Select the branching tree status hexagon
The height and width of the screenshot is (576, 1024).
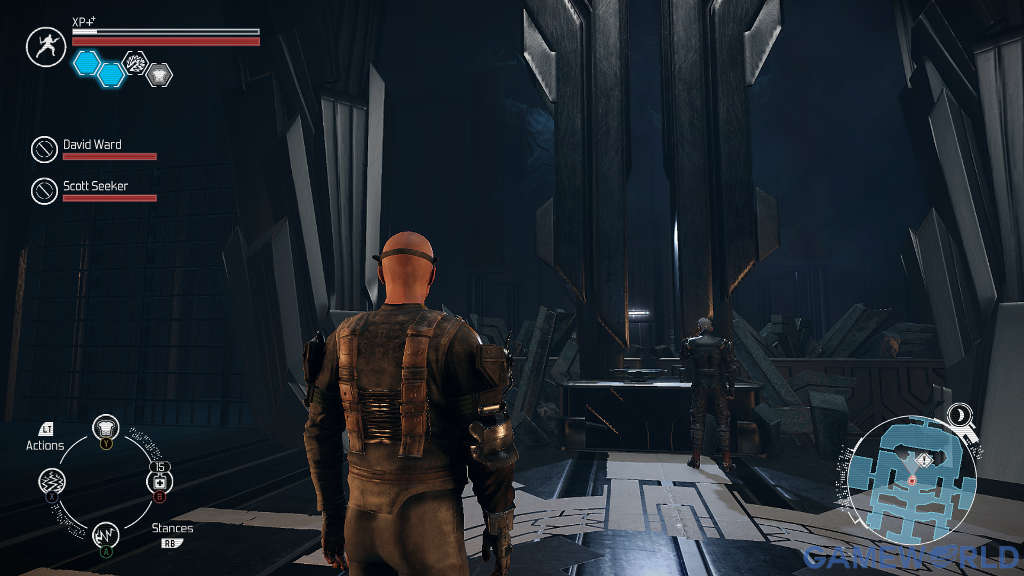[x=135, y=62]
